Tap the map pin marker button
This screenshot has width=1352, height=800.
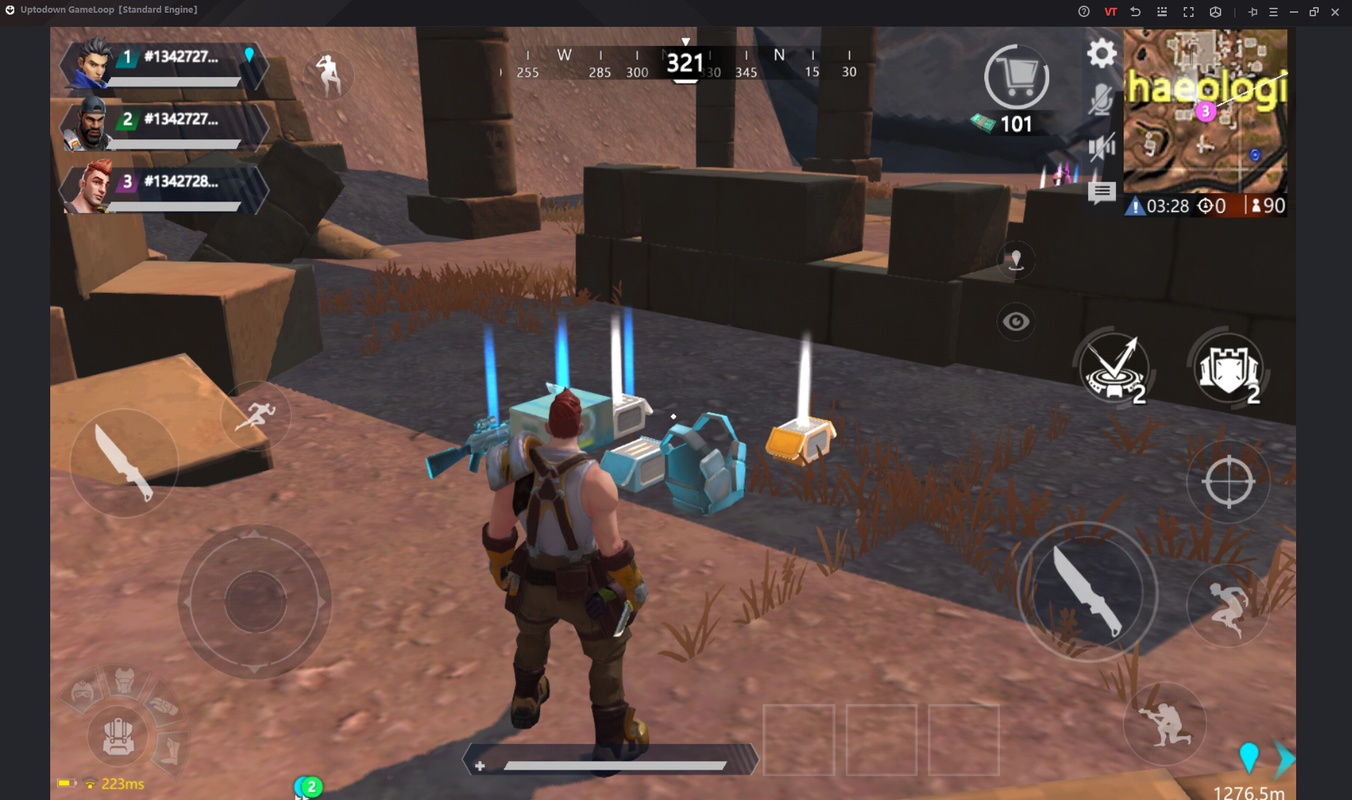click(x=1016, y=260)
